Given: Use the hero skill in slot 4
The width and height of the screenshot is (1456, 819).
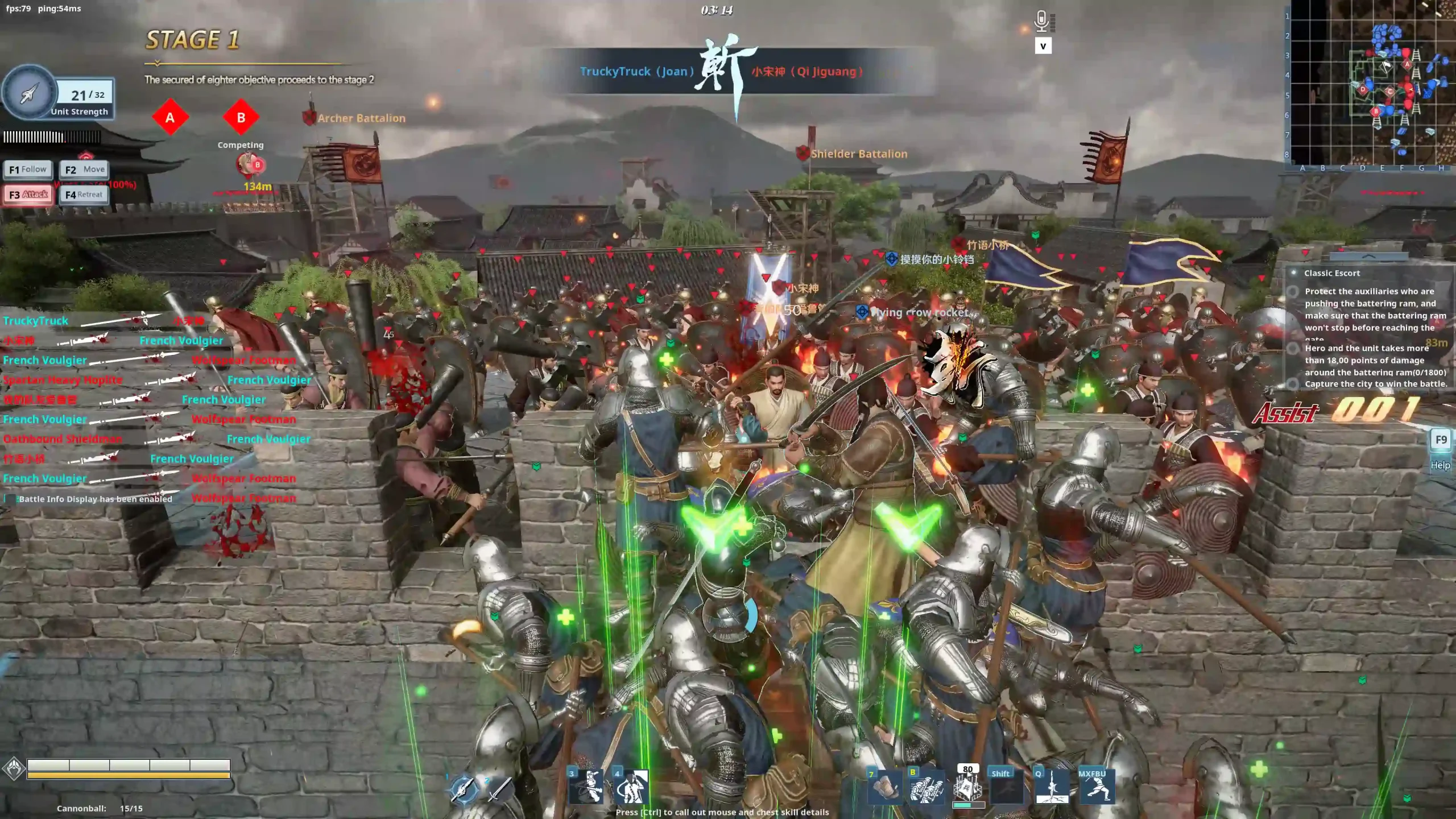Looking at the screenshot, I should pyautogui.click(x=631, y=787).
